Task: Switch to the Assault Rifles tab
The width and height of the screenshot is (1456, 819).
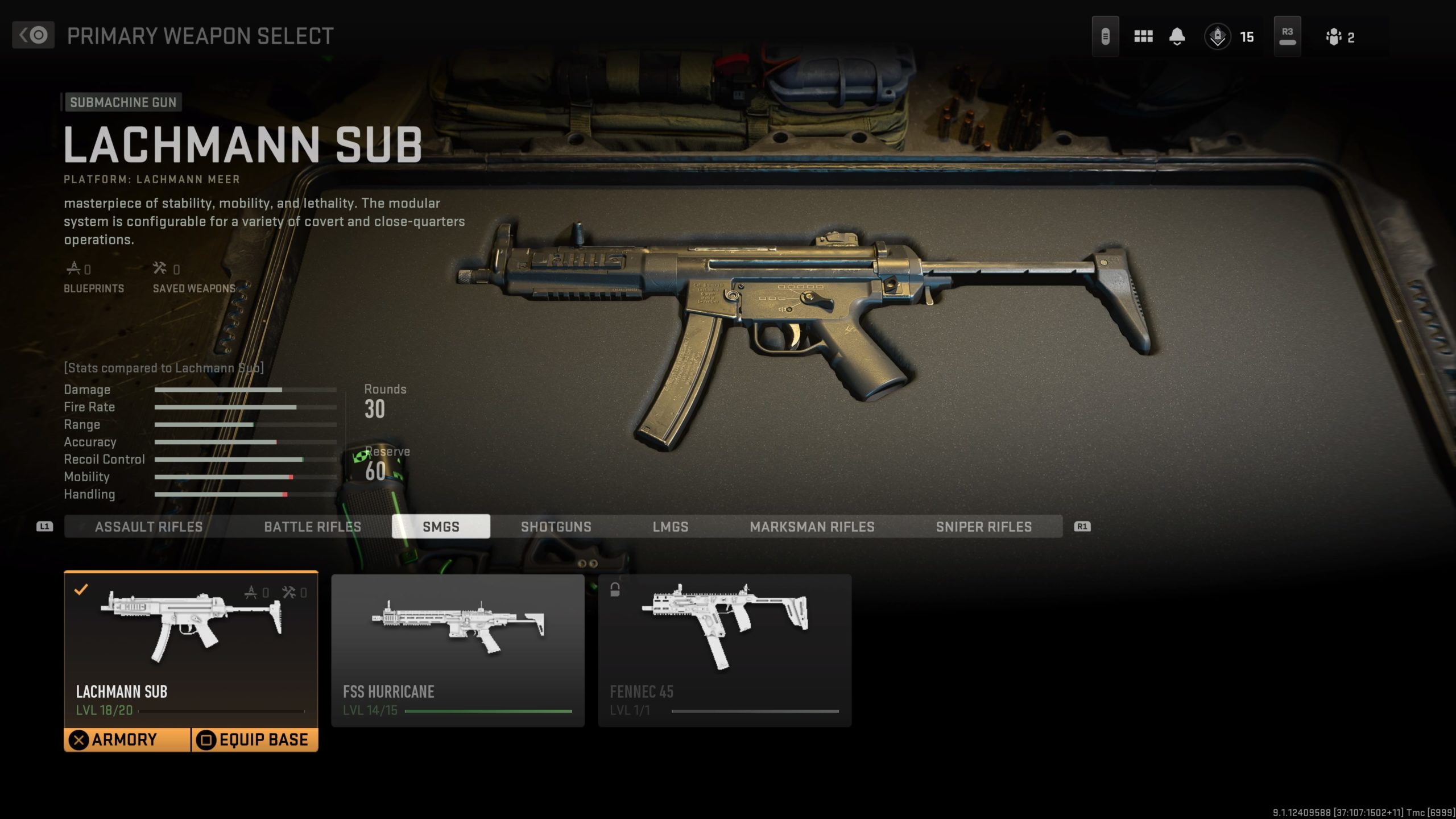Action: coord(148,527)
